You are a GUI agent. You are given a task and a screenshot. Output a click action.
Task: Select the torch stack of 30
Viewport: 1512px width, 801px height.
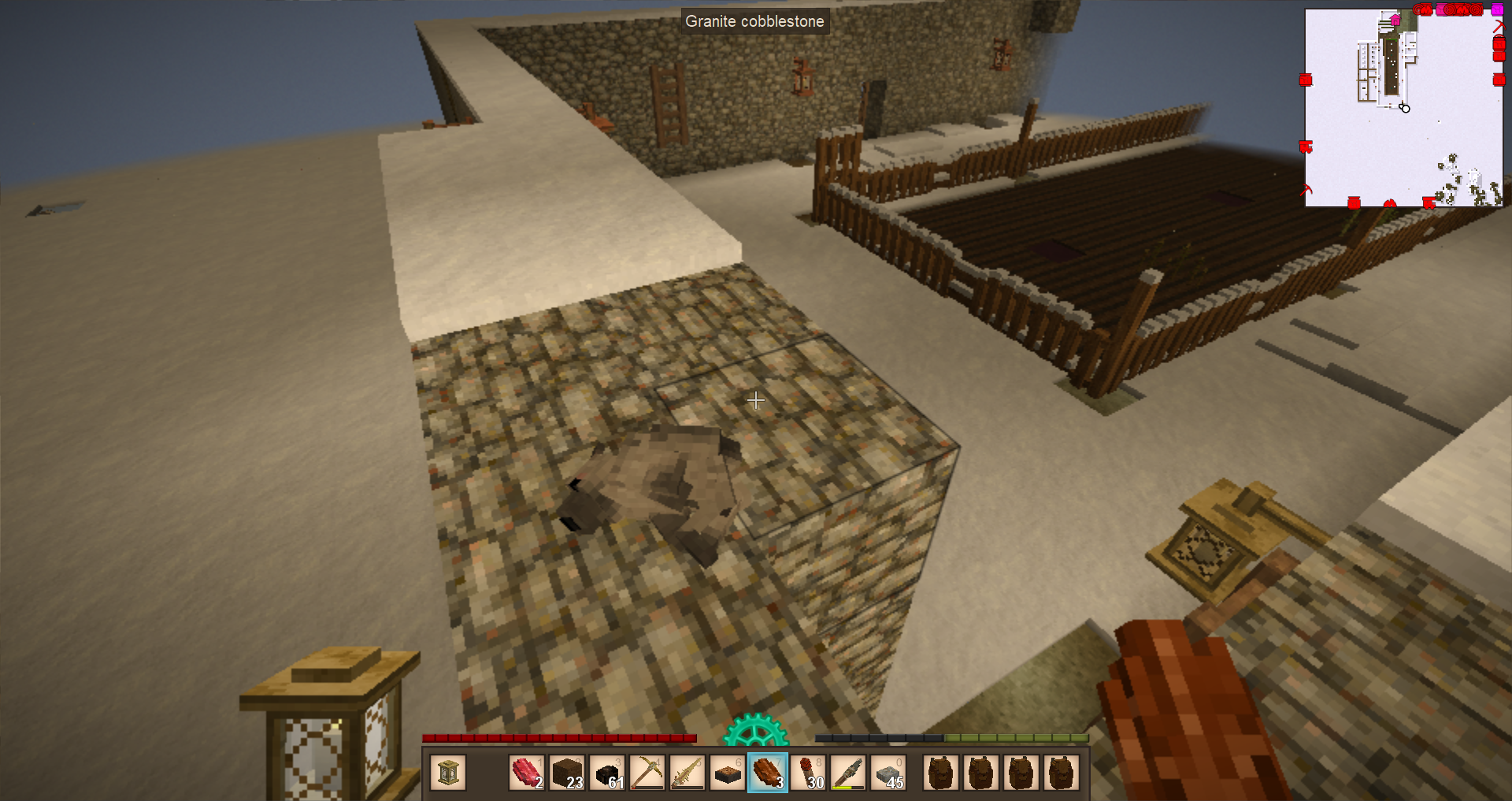(808, 773)
